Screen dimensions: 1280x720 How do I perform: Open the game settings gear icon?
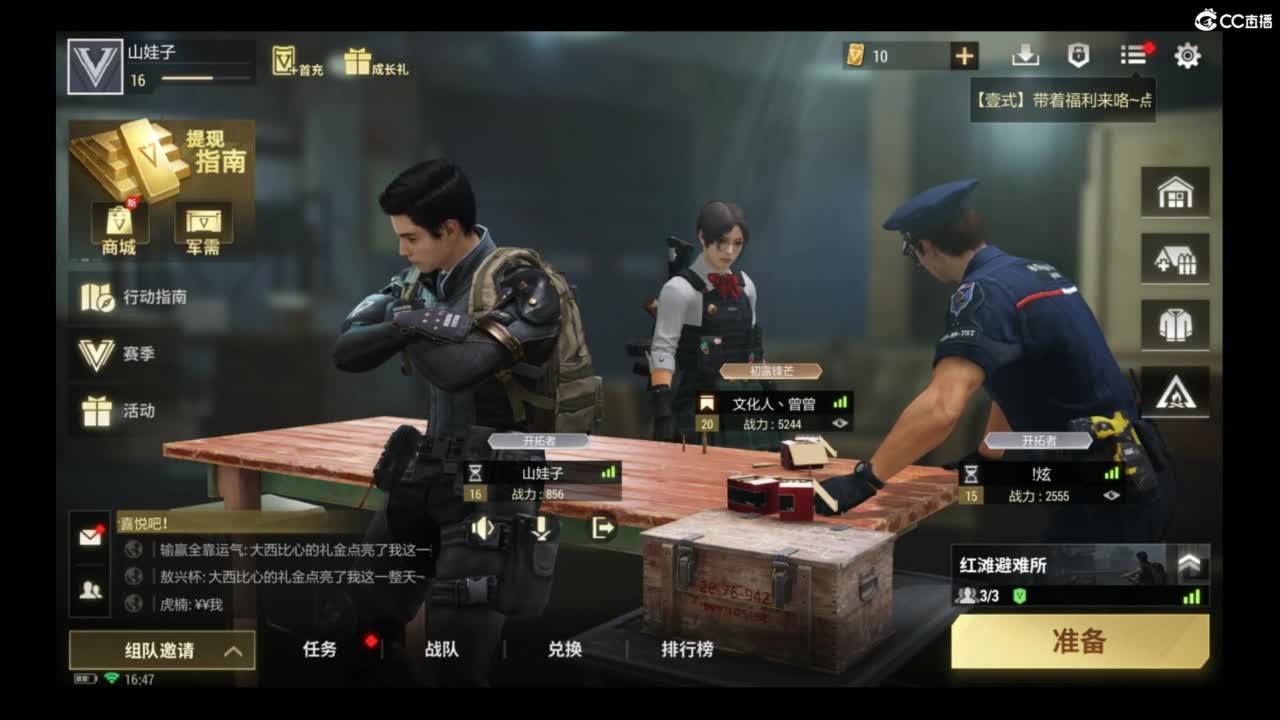pyautogui.click(x=1188, y=57)
